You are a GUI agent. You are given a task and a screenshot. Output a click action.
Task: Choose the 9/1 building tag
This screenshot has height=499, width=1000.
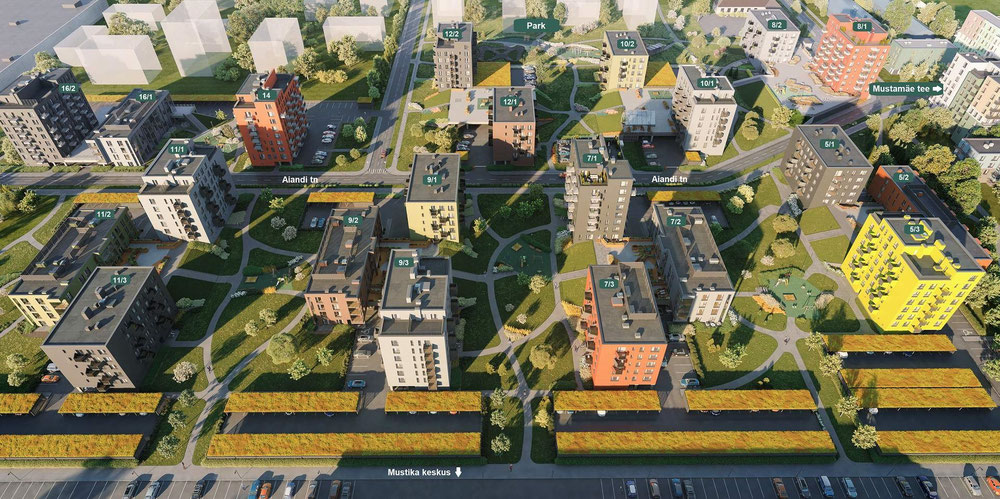coord(433,180)
